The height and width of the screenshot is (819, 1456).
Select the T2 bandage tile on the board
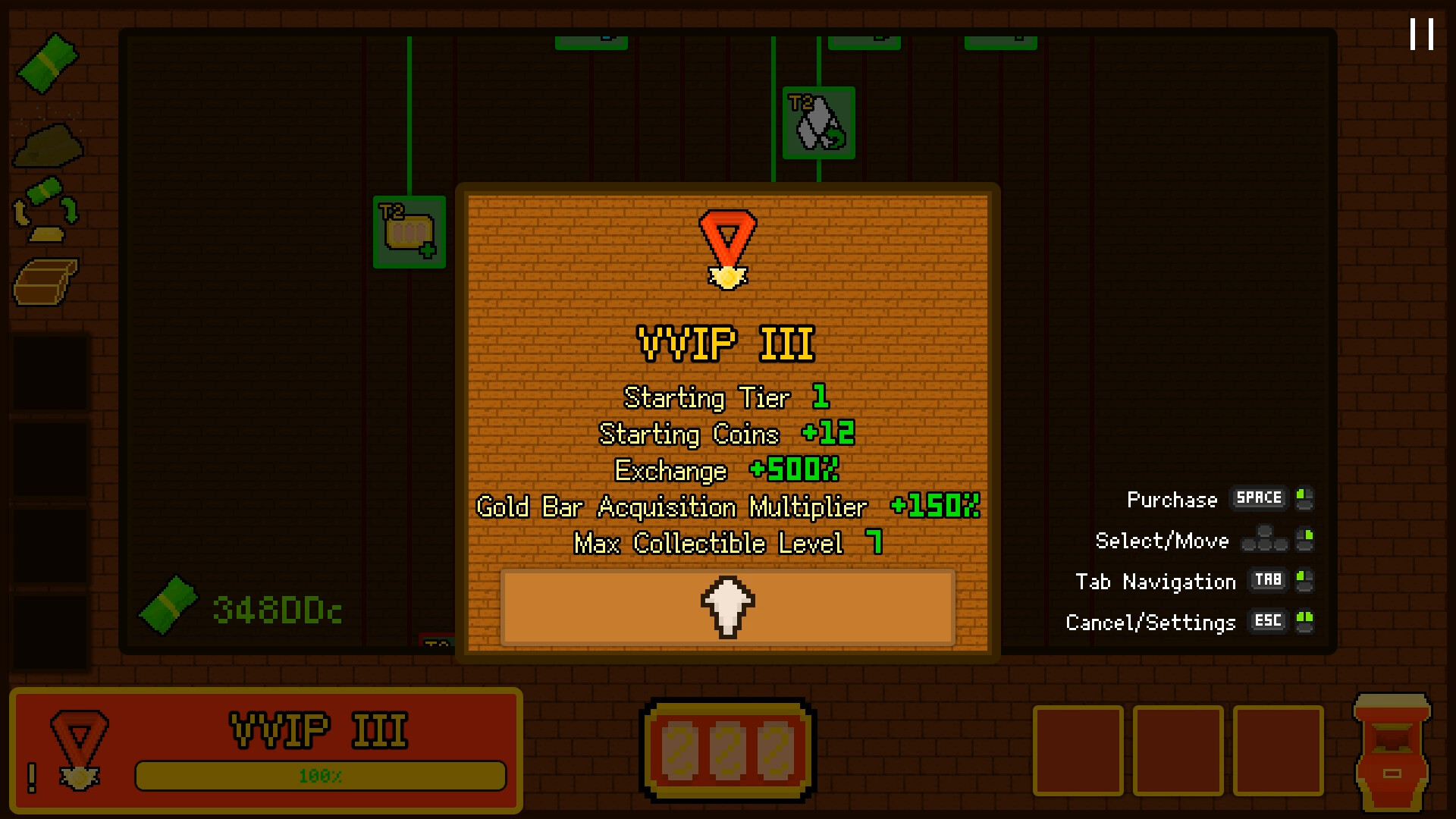(x=408, y=232)
